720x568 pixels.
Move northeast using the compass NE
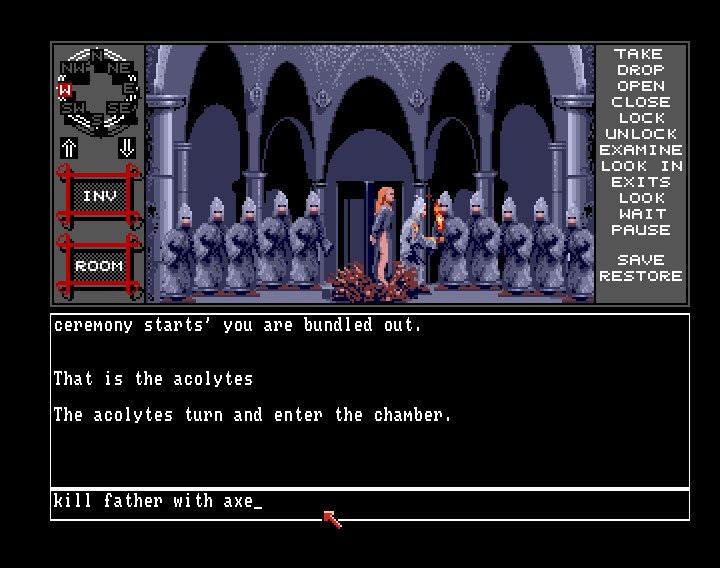pos(120,68)
